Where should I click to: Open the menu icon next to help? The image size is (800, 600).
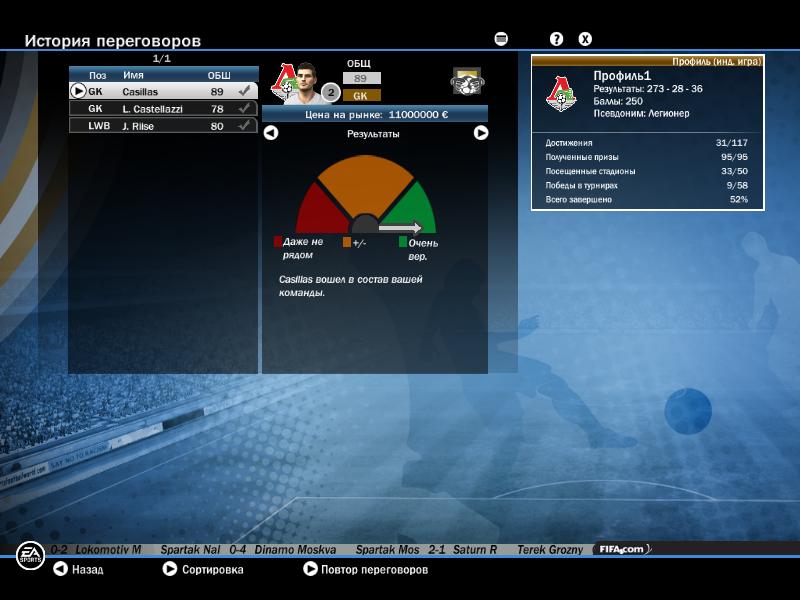point(501,39)
